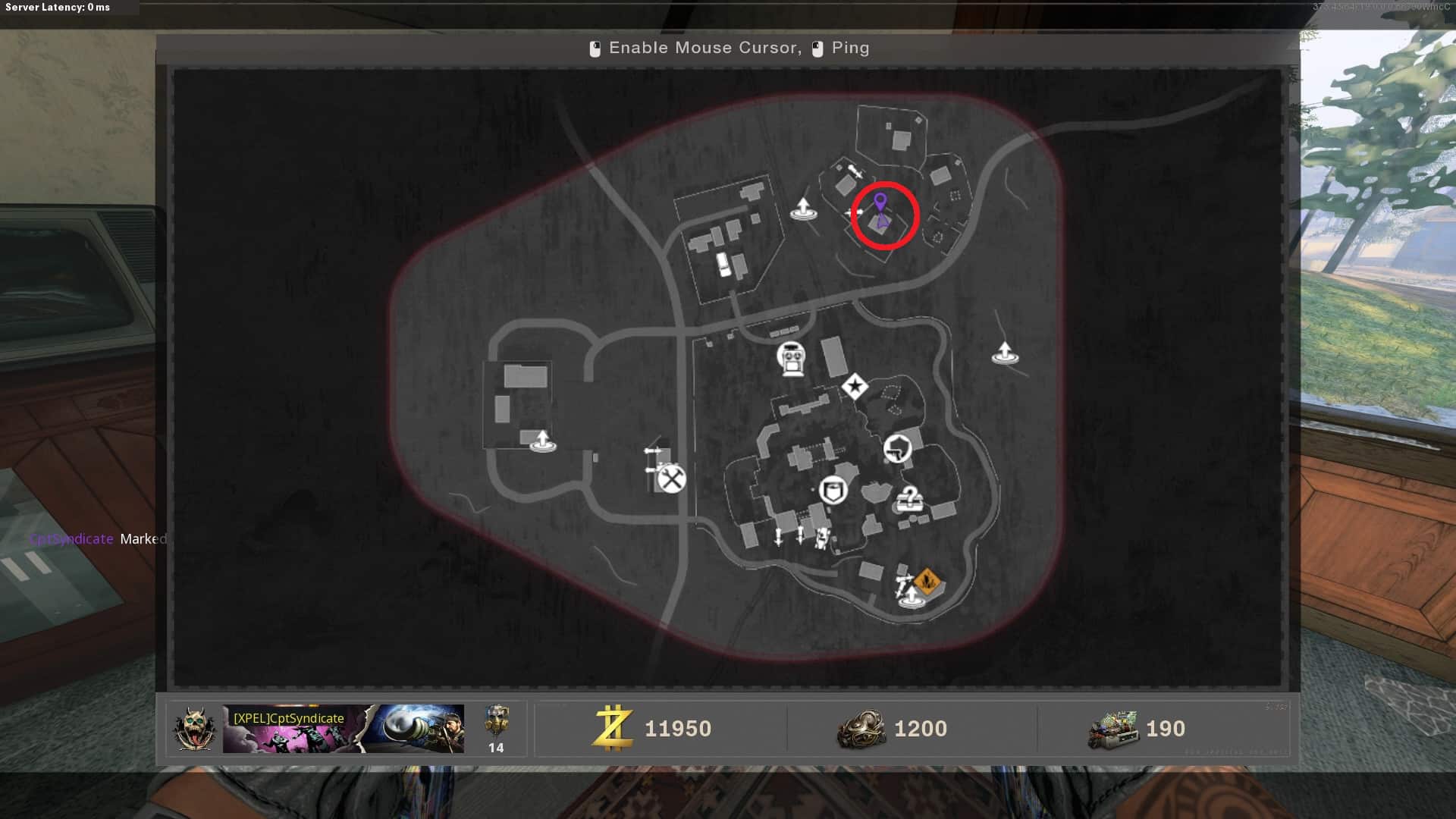The image size is (1456, 819).
Task: Select the up-arrow marker left of red circle
Action: point(802,208)
